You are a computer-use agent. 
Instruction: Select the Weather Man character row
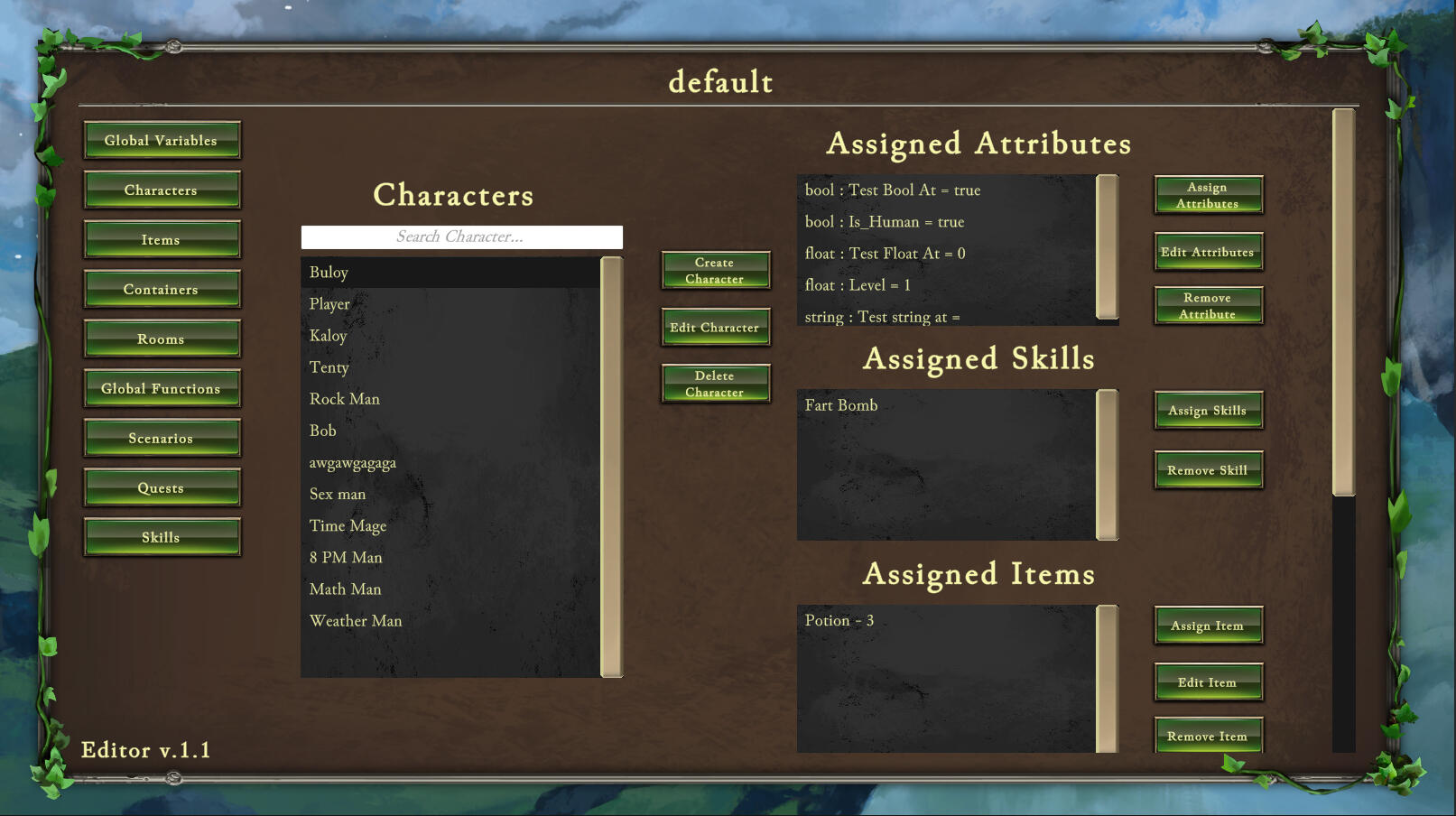point(356,621)
